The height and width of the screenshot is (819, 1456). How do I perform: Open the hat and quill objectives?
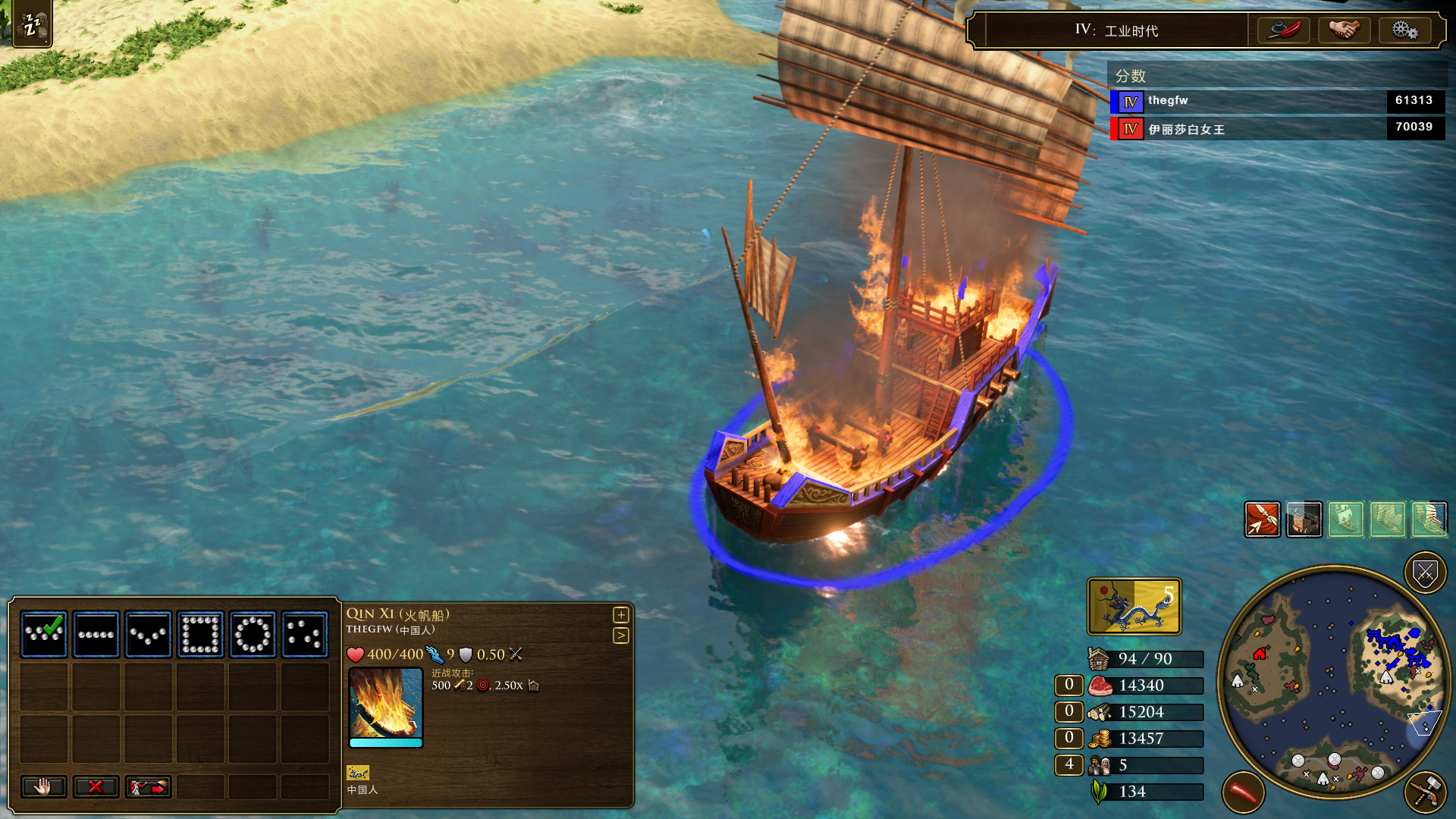tap(1284, 30)
